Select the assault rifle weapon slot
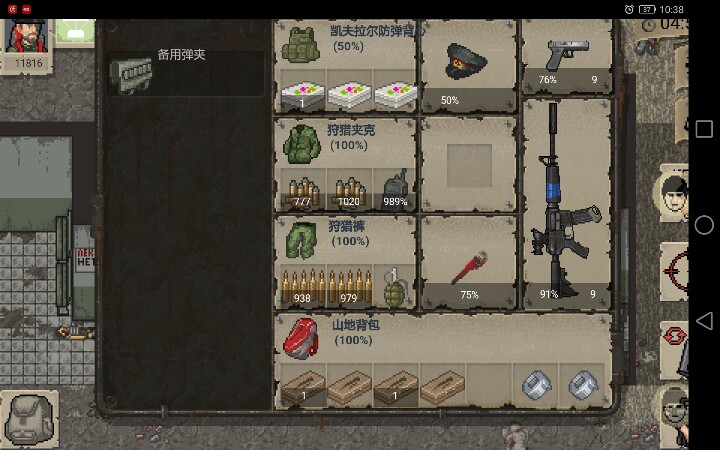The height and width of the screenshot is (450, 720). click(x=567, y=200)
